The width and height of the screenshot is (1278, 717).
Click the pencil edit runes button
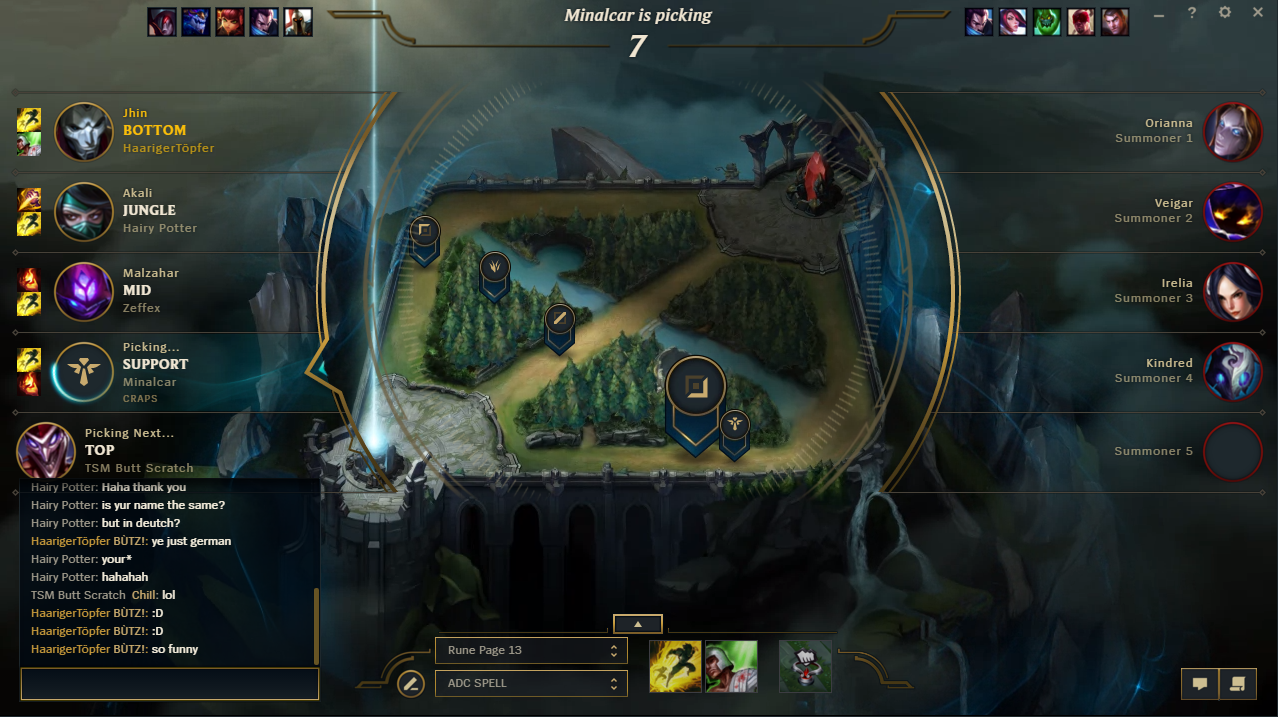410,684
